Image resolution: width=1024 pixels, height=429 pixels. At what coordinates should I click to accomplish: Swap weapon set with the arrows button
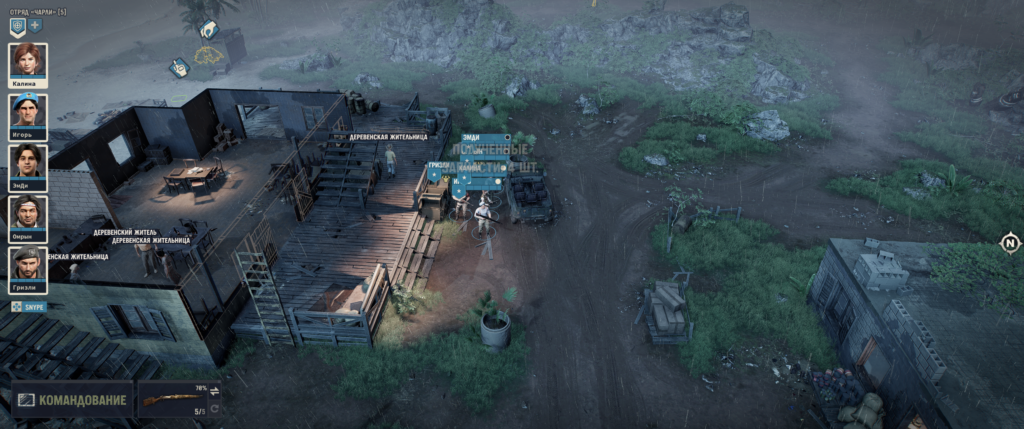click(214, 390)
